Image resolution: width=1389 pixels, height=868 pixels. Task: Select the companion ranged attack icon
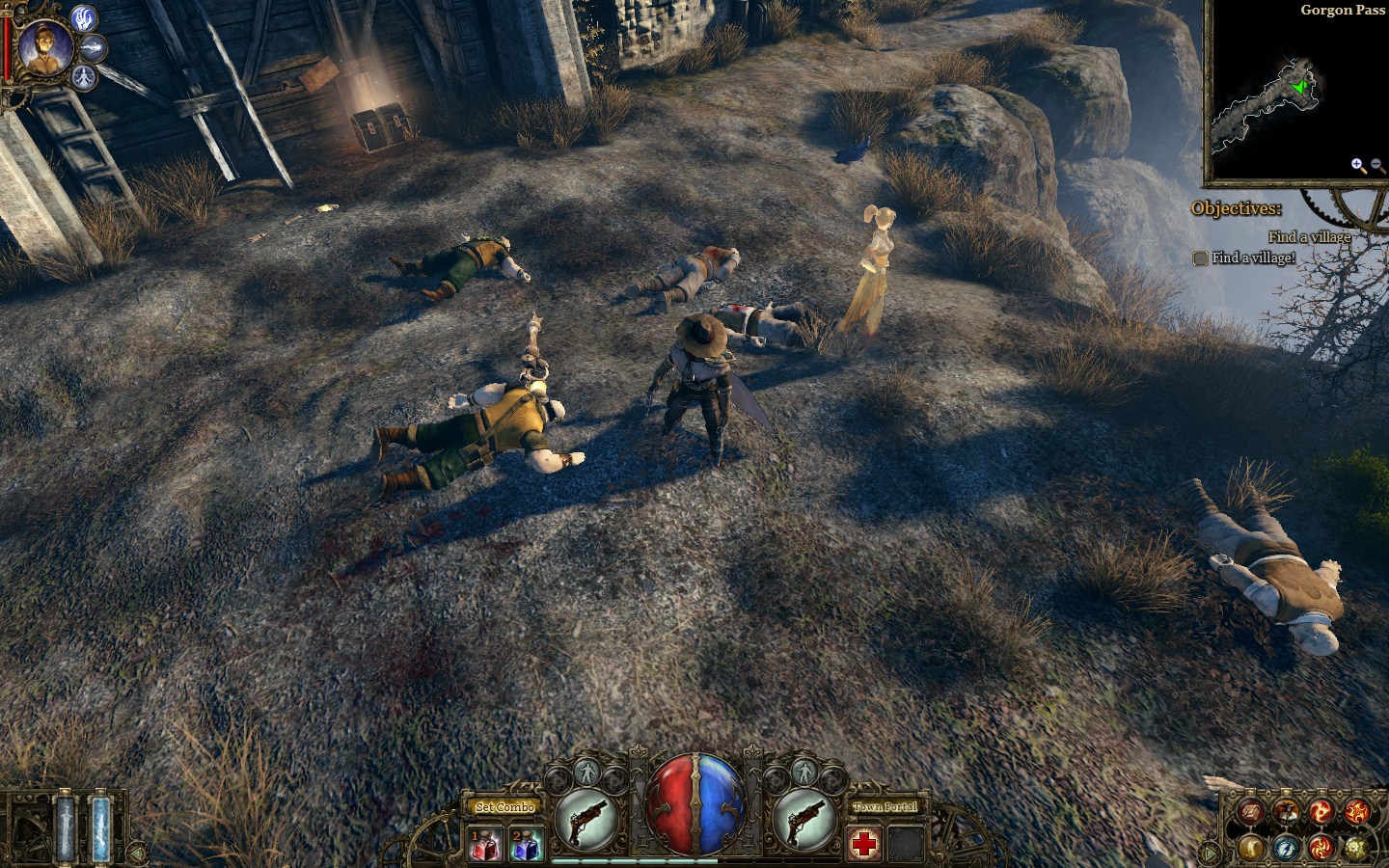(94, 47)
